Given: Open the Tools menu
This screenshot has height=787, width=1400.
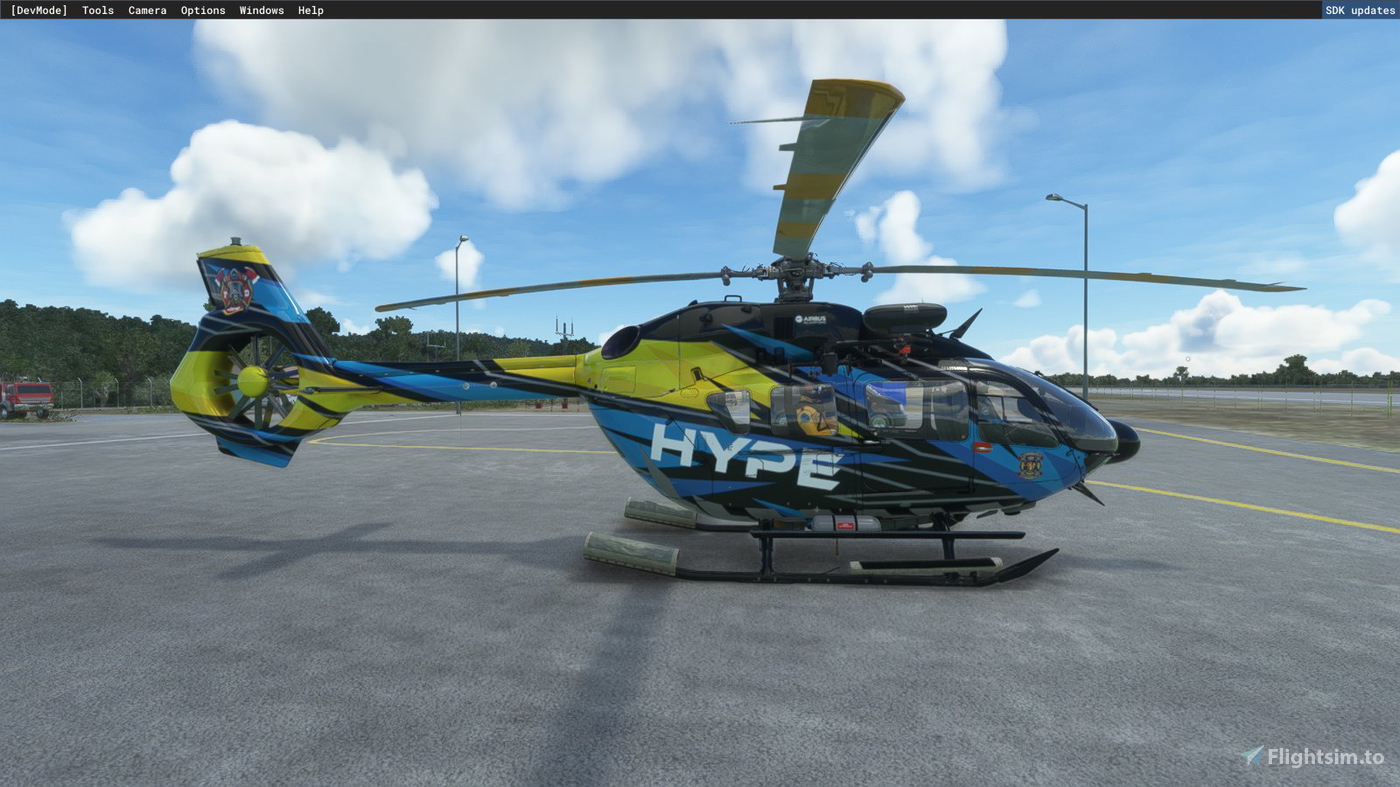Looking at the screenshot, I should click(96, 9).
